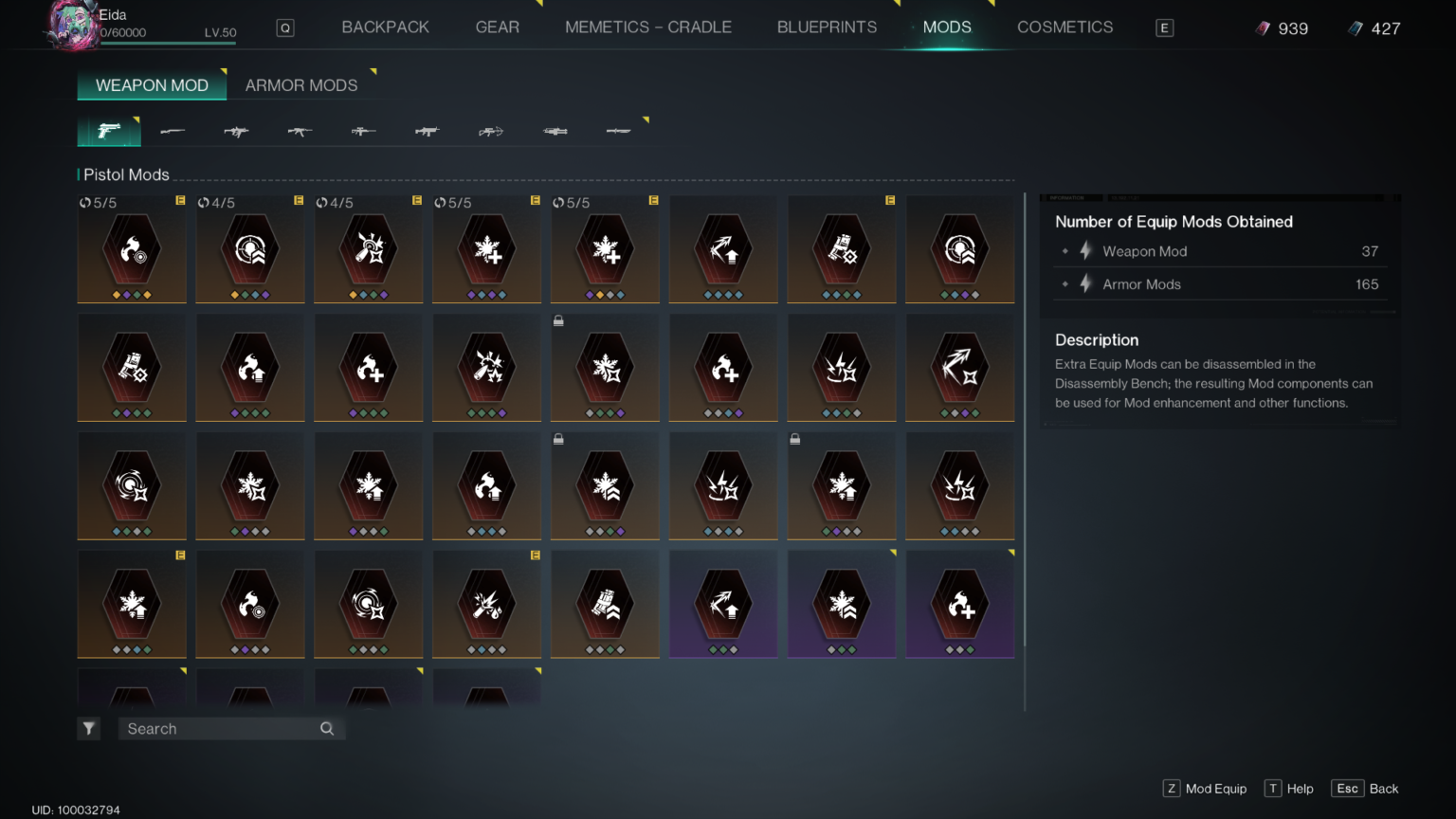Screen dimensions: 1456x819
Task: Open the Help option
Action: 1289,789
